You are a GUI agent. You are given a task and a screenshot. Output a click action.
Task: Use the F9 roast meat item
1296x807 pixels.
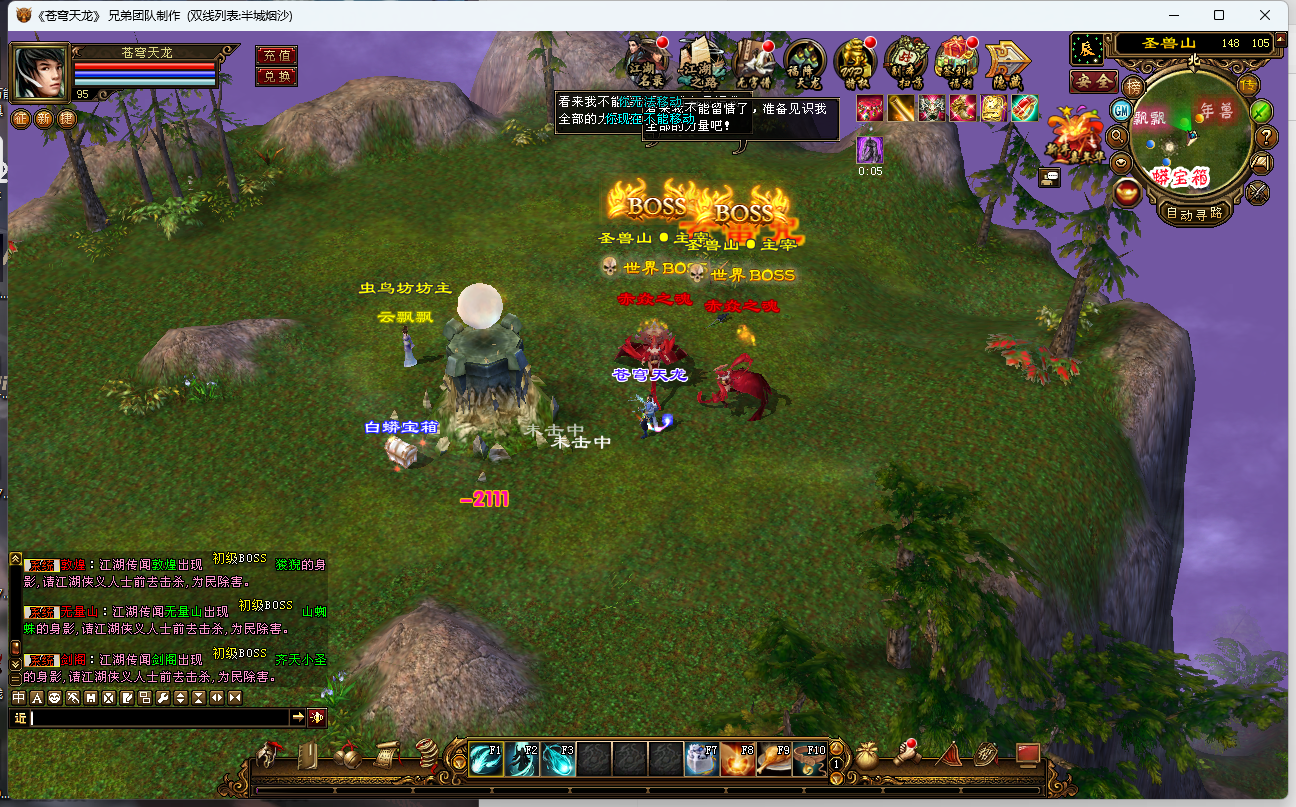775,759
